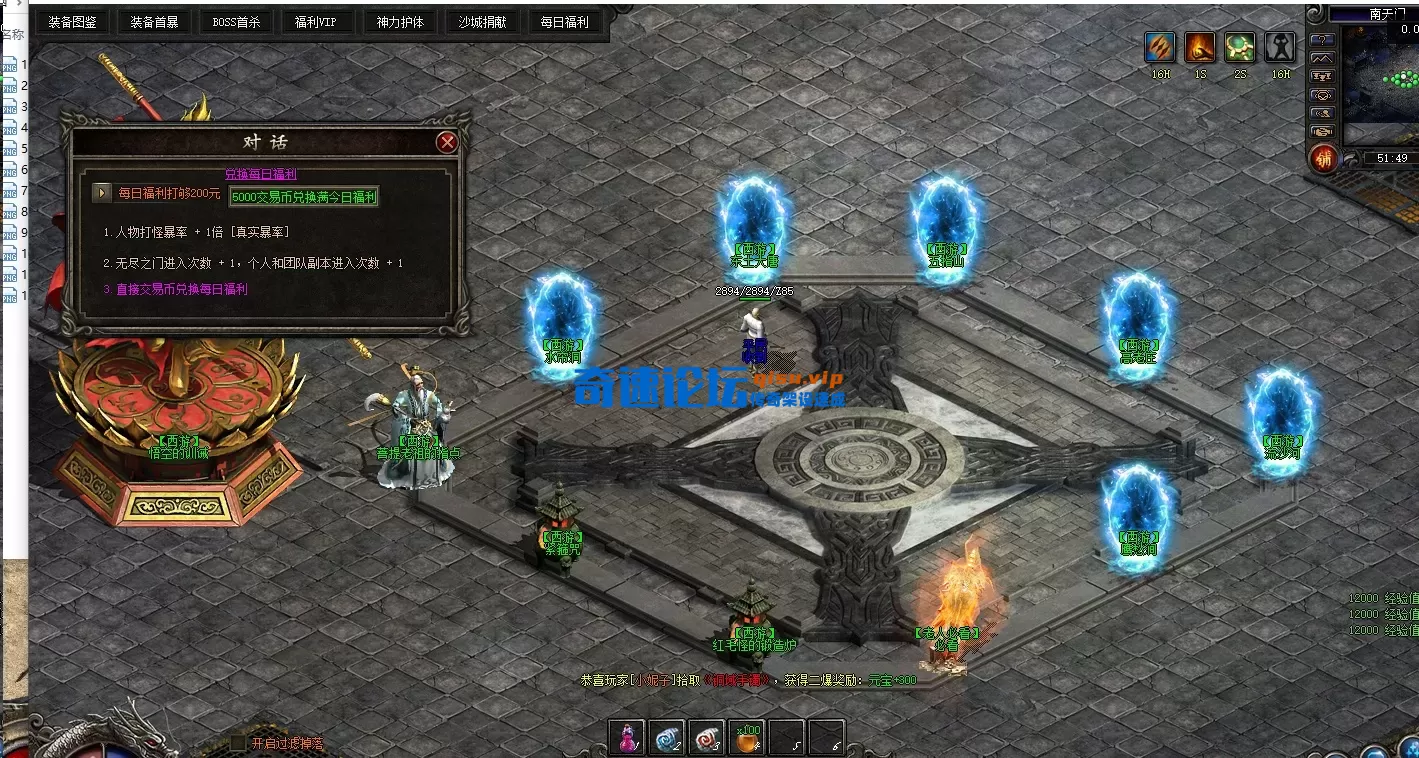Open the 每日福利 menu
Viewport: 1419px width, 758px height.
(564, 22)
